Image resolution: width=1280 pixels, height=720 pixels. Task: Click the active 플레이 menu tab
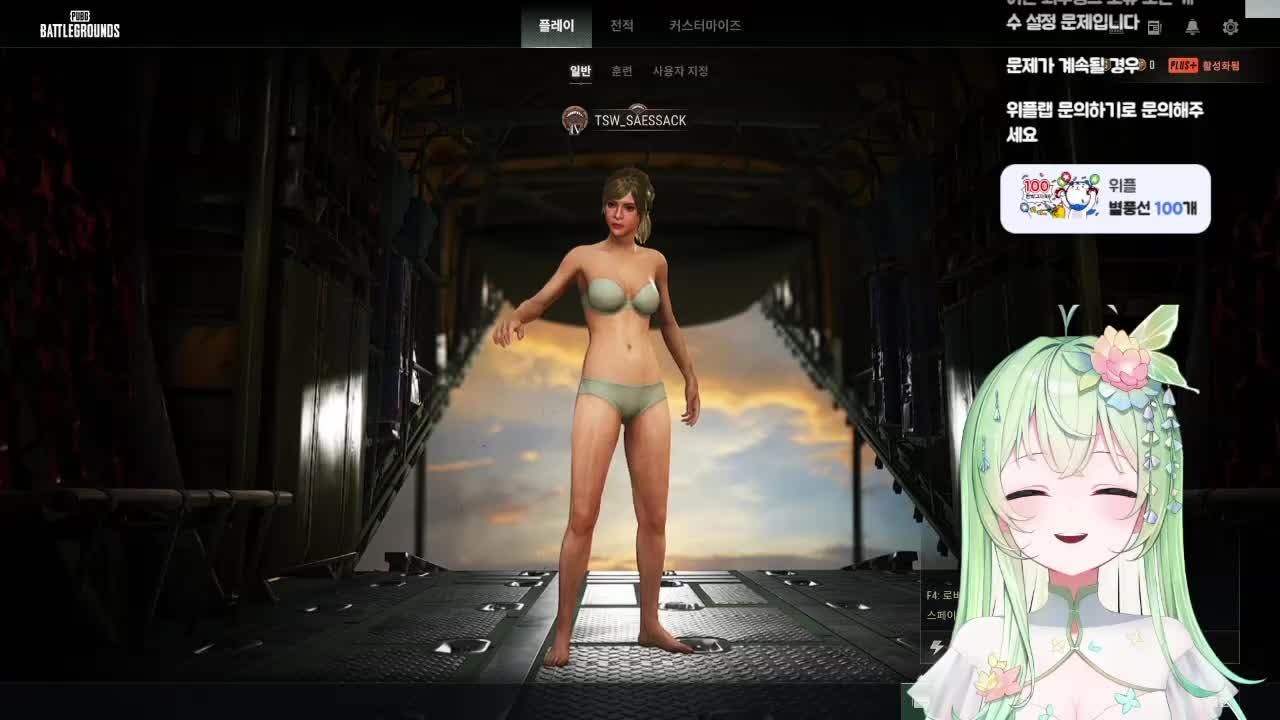click(556, 26)
